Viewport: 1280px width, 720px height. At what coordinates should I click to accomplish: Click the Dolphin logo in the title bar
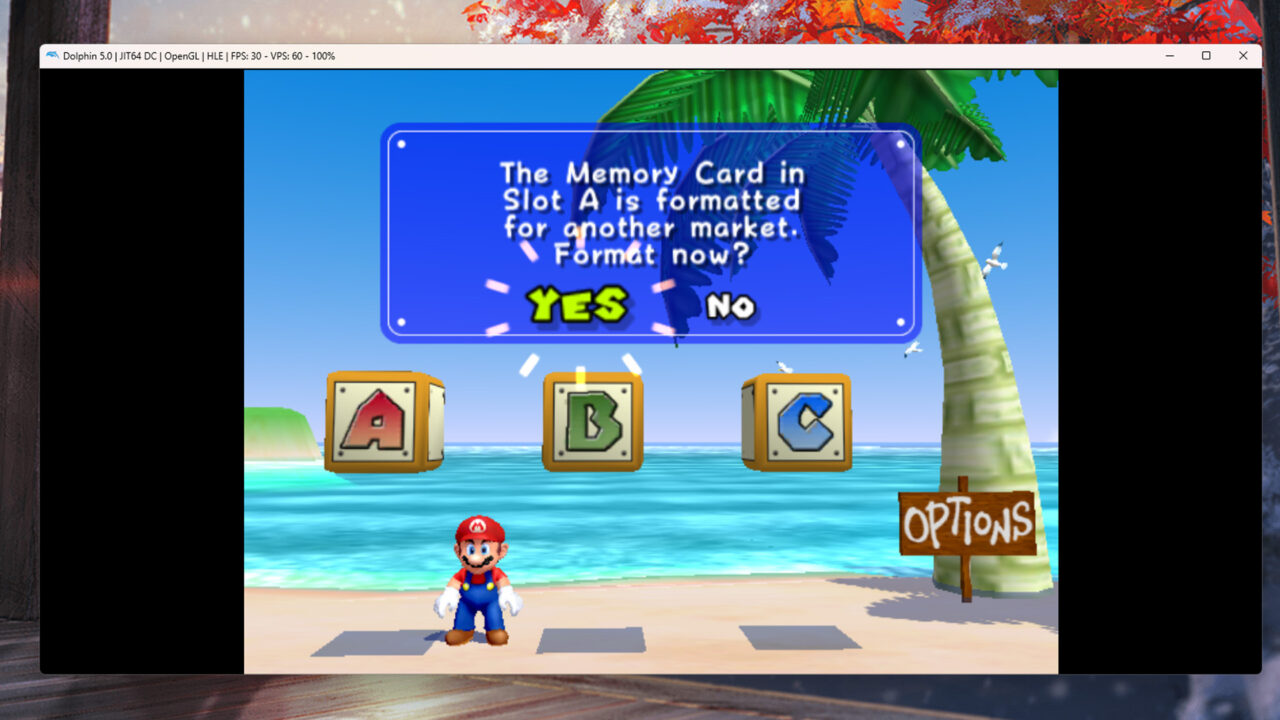click(52, 56)
